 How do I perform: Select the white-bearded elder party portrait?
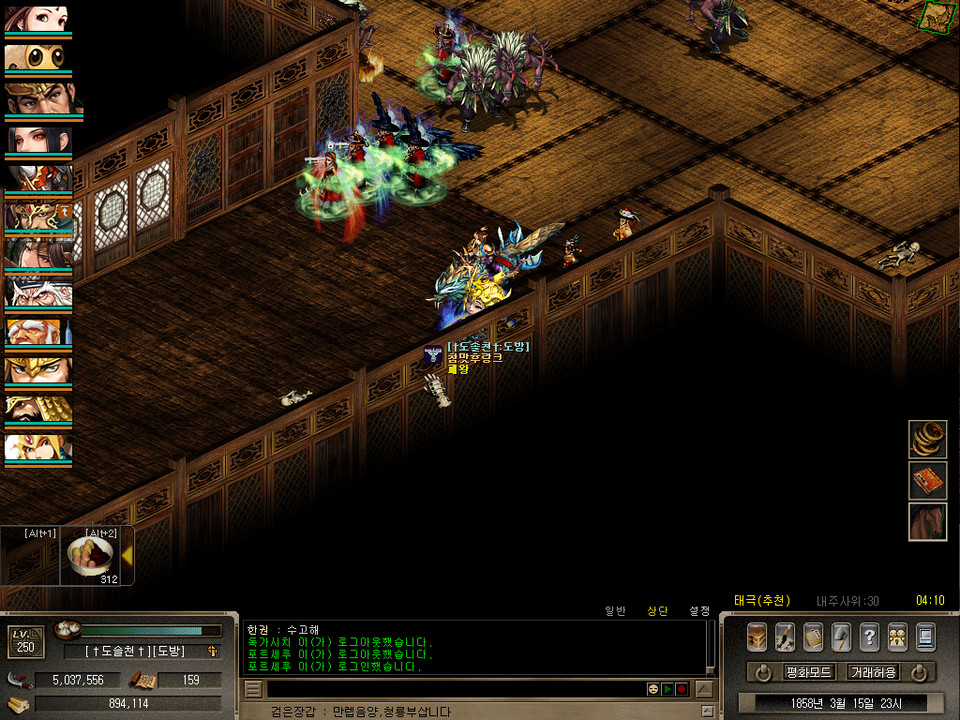[x=37, y=292]
